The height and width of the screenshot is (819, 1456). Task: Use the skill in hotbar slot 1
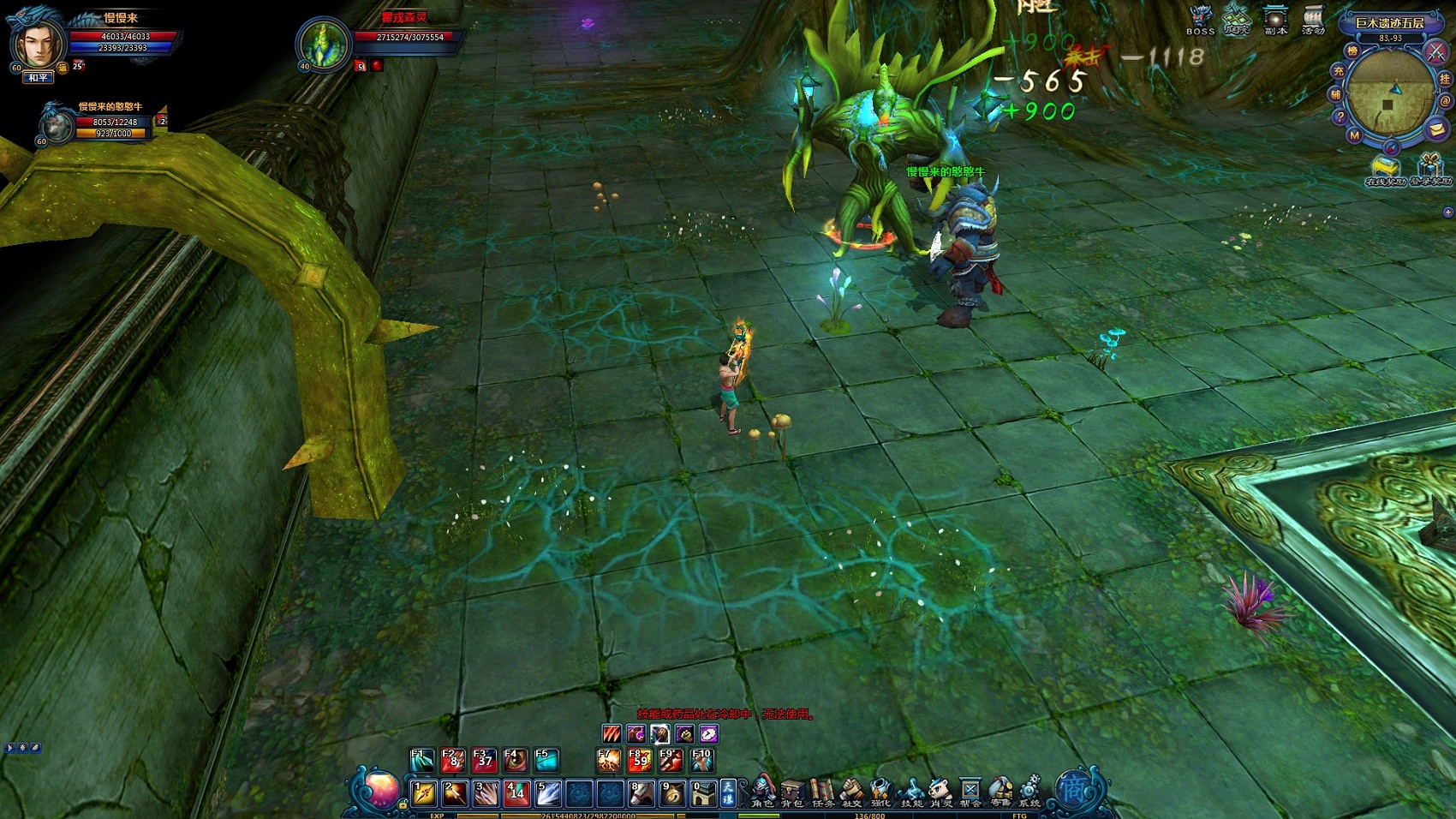[424, 793]
